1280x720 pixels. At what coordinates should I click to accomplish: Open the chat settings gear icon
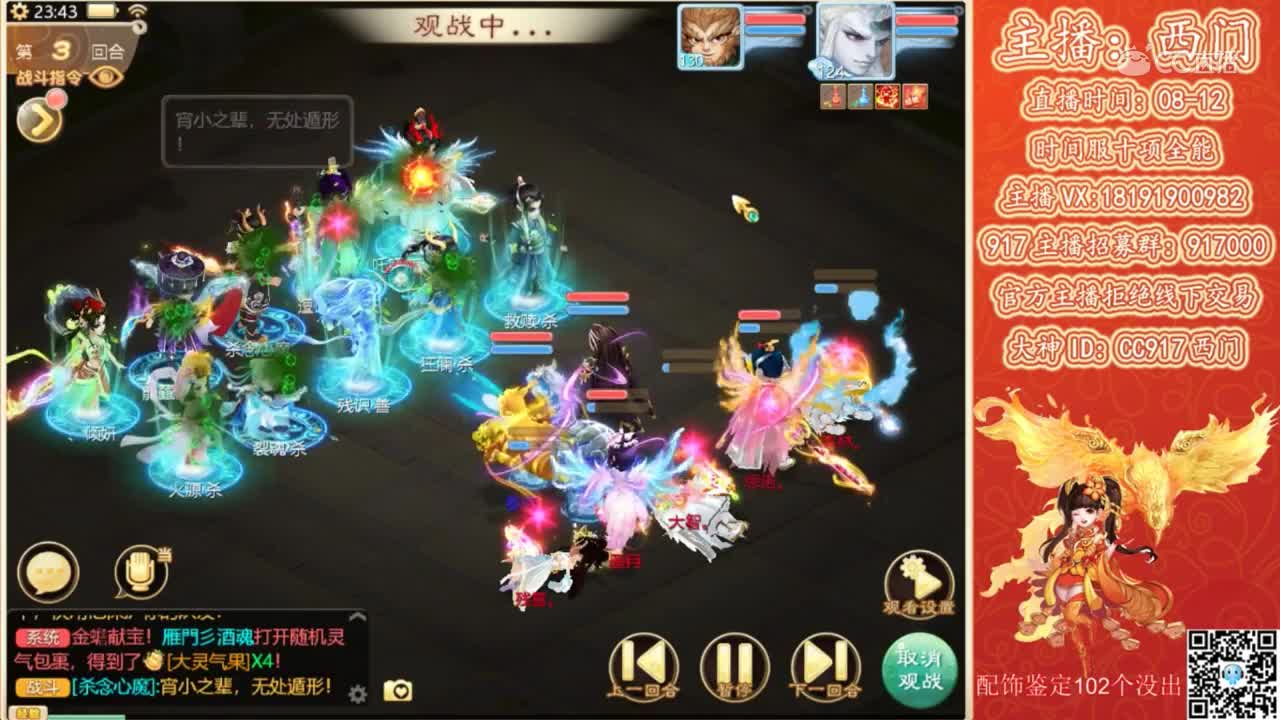[356, 692]
